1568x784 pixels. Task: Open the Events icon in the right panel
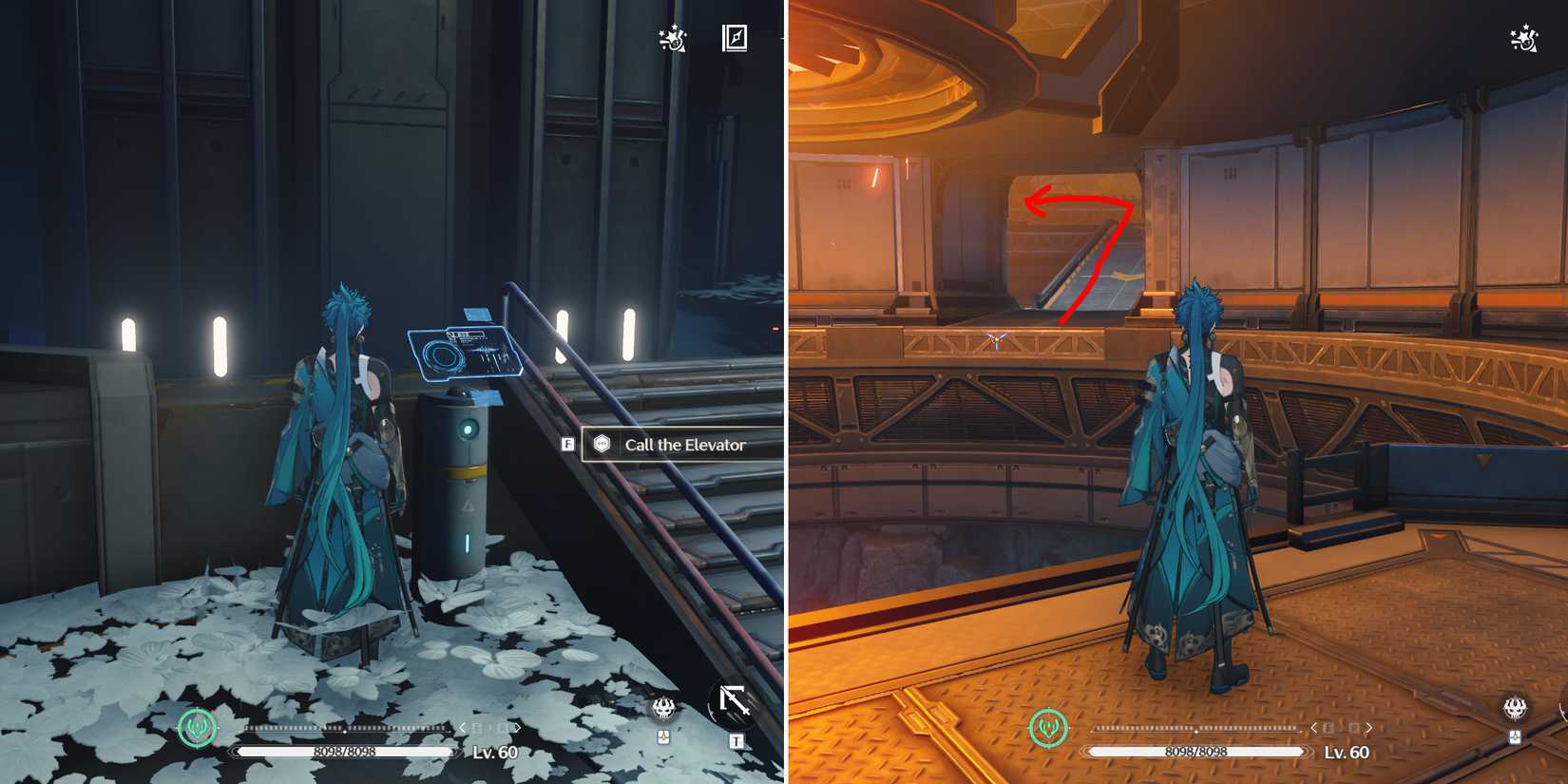click(x=1521, y=40)
